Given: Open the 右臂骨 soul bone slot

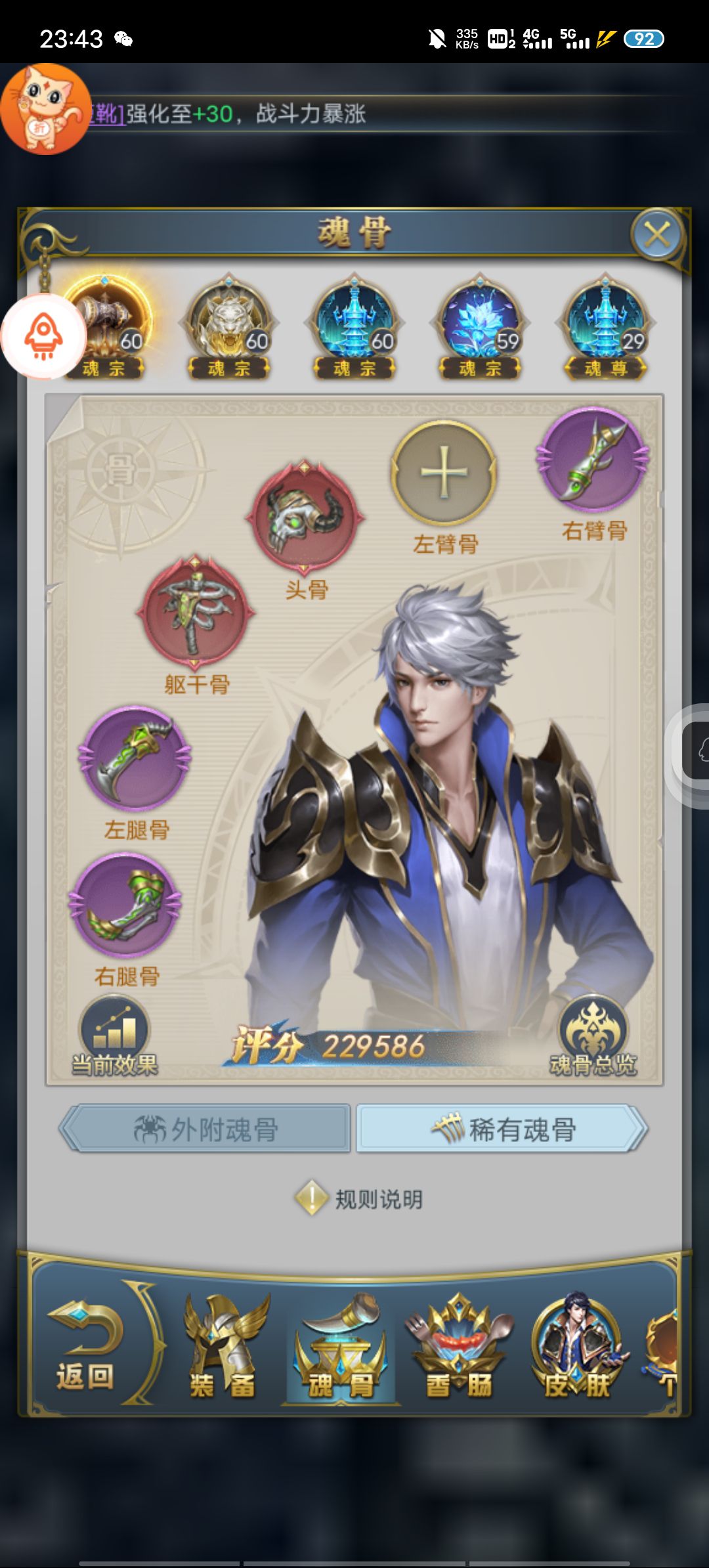Looking at the screenshot, I should 593,458.
